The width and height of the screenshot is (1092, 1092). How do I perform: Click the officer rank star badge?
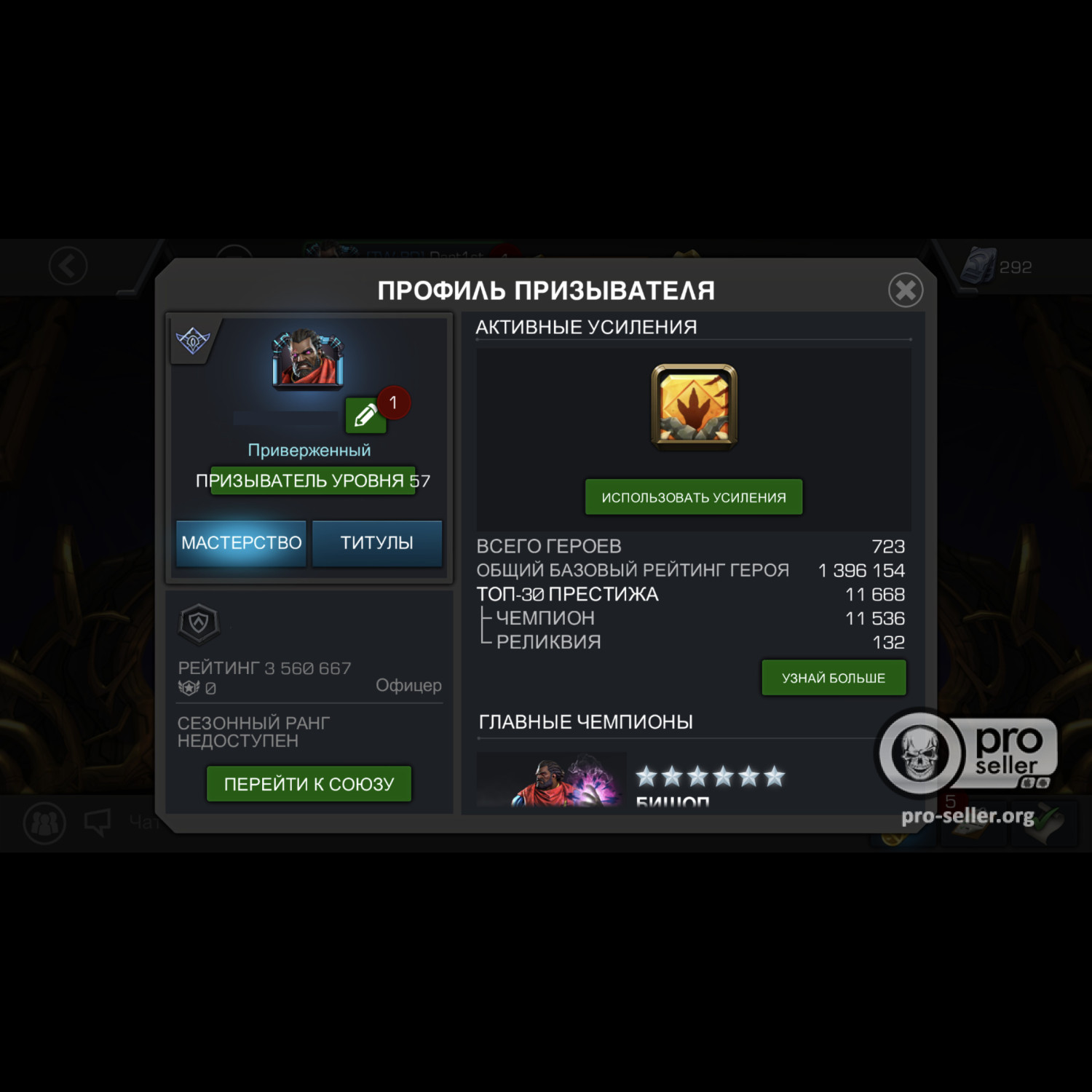pos(189,686)
